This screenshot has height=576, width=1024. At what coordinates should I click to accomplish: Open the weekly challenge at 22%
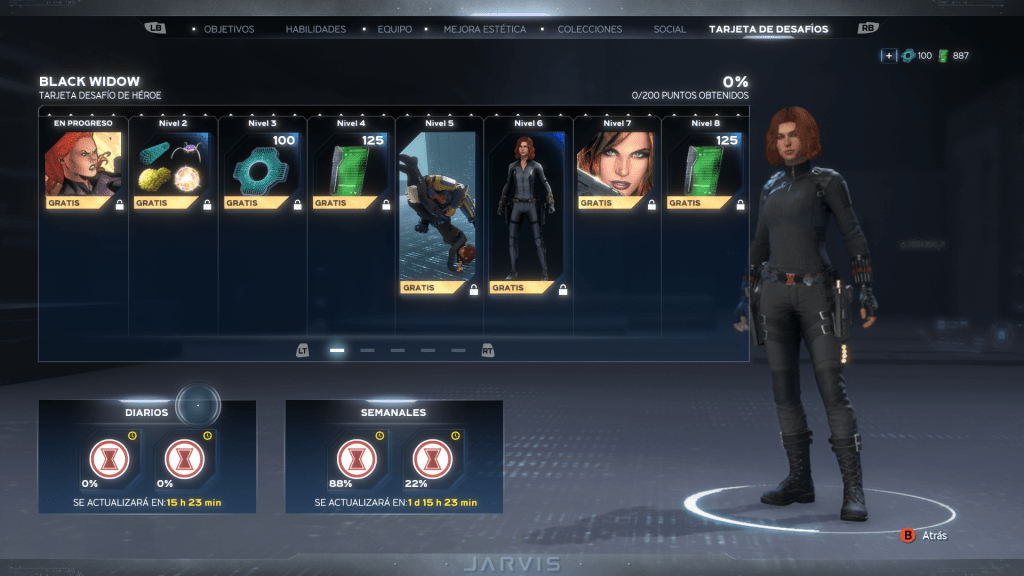pyautogui.click(x=431, y=458)
